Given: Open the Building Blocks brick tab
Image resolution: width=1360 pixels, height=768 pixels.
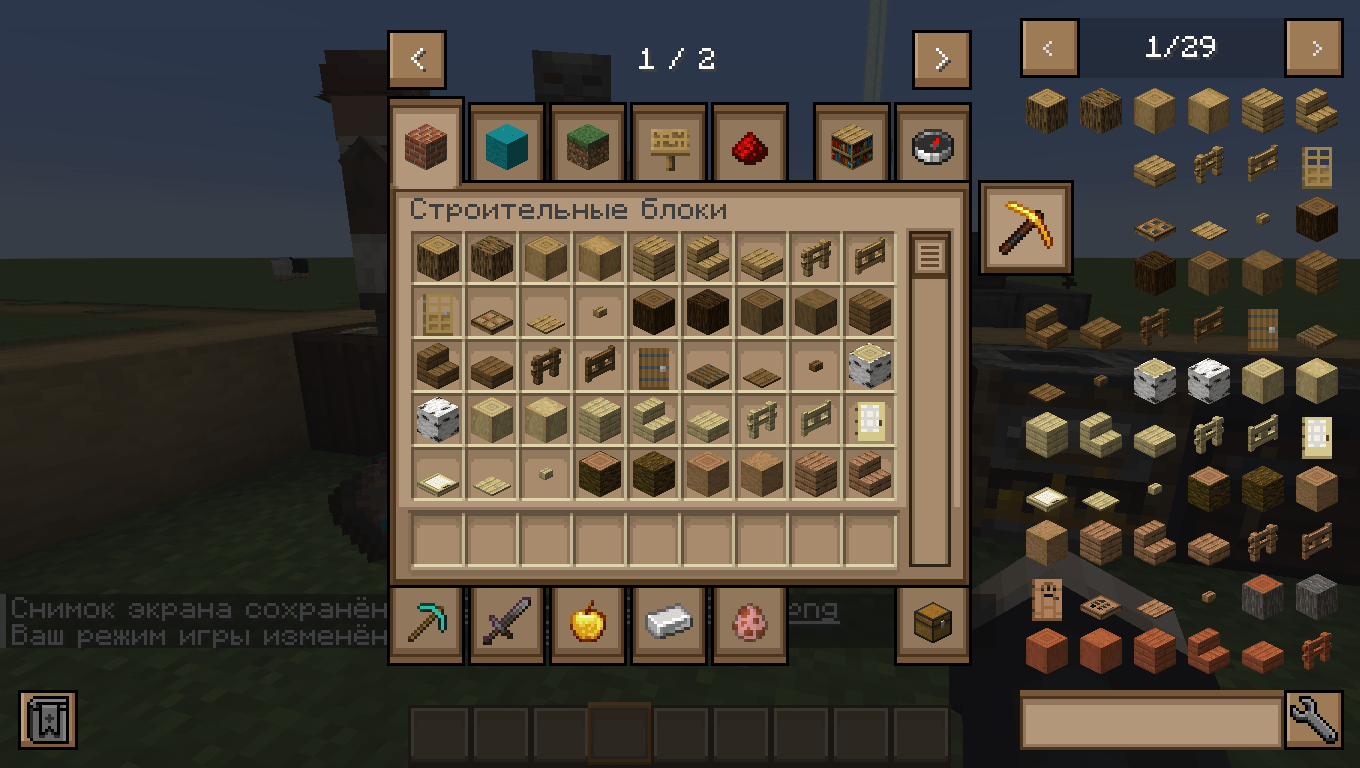Looking at the screenshot, I should 426,143.
